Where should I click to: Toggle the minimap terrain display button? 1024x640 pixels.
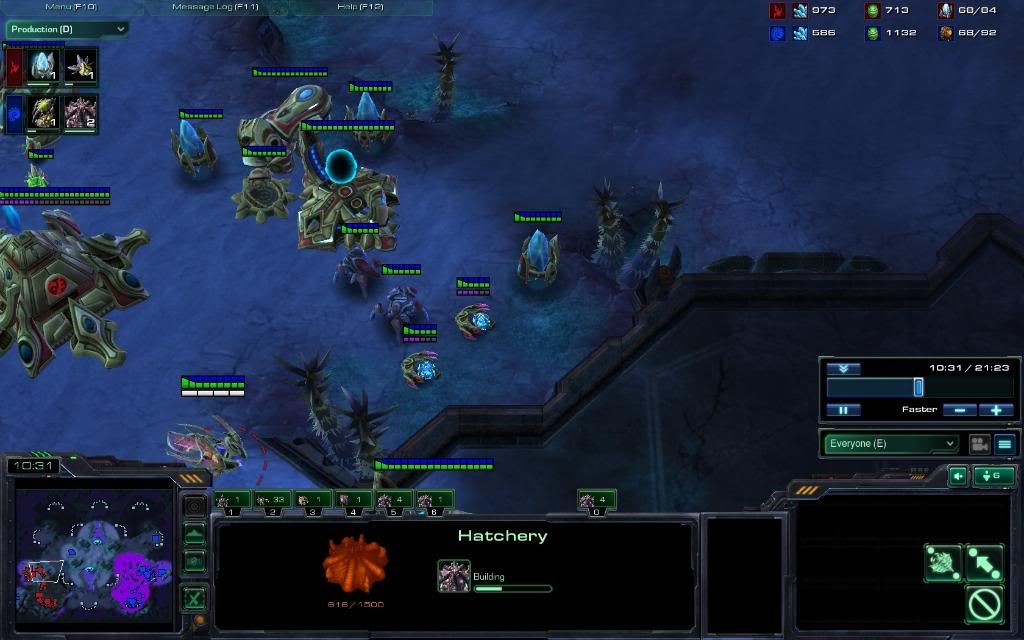[x=195, y=536]
